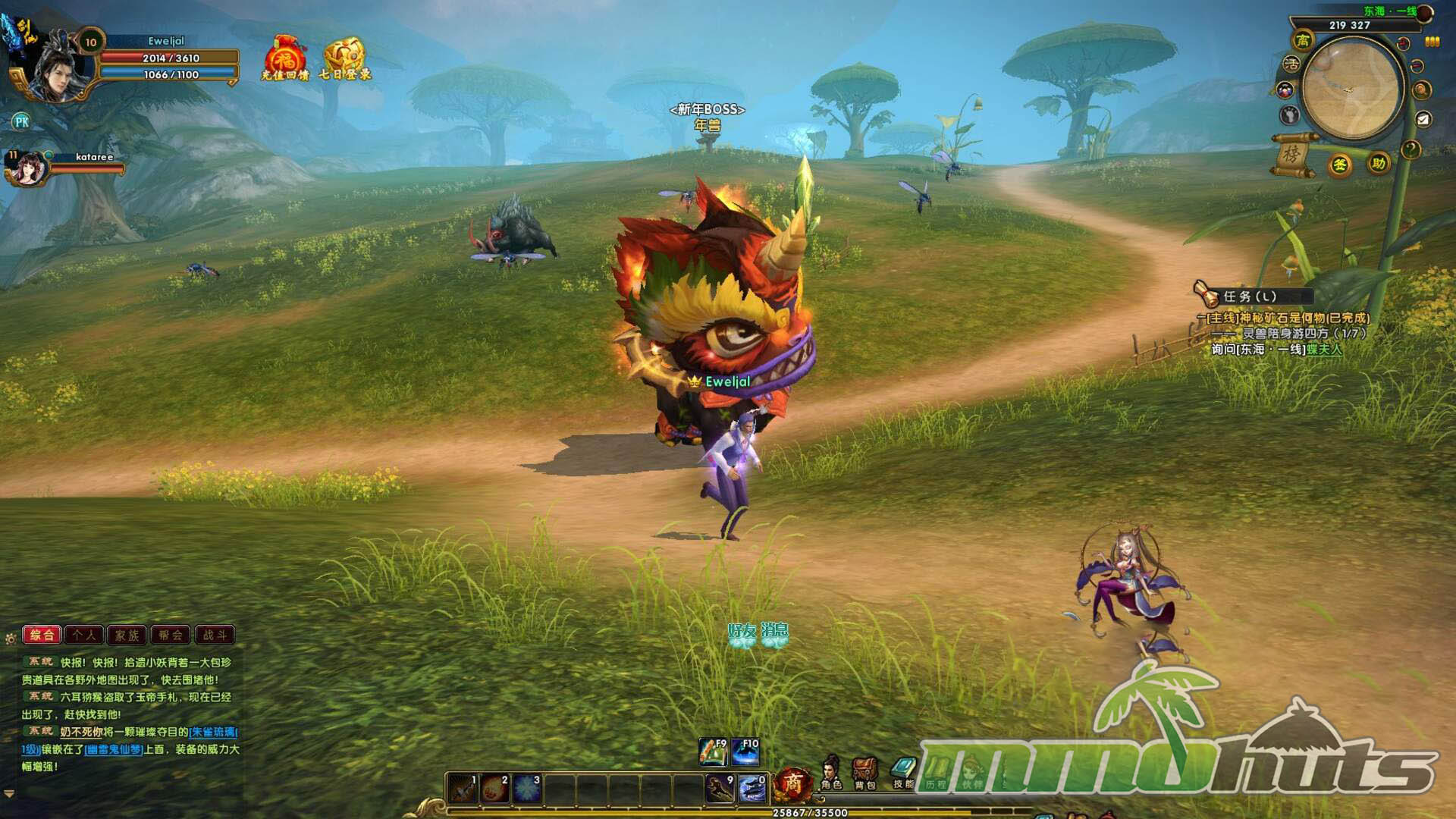Open the 七日登录 seven-day login reward
Viewport: 1456px width, 819px height.
[345, 58]
